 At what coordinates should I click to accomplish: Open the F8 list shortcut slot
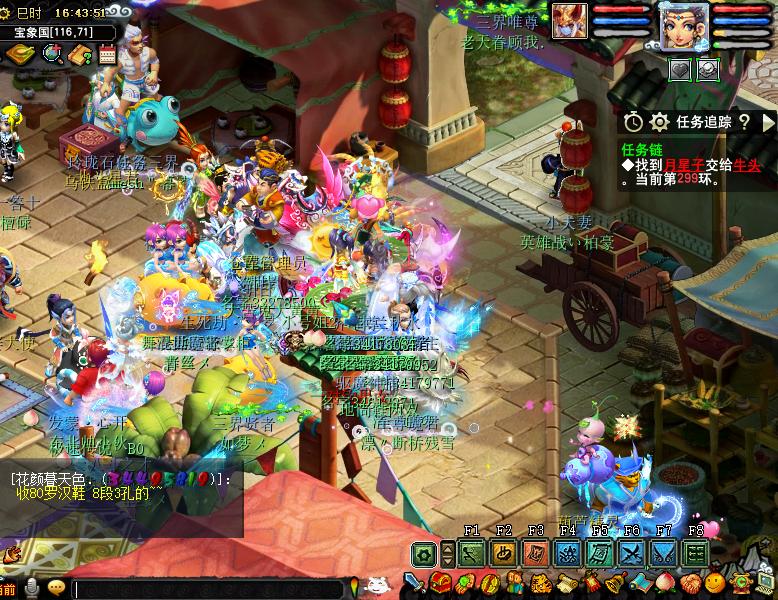tap(695, 553)
